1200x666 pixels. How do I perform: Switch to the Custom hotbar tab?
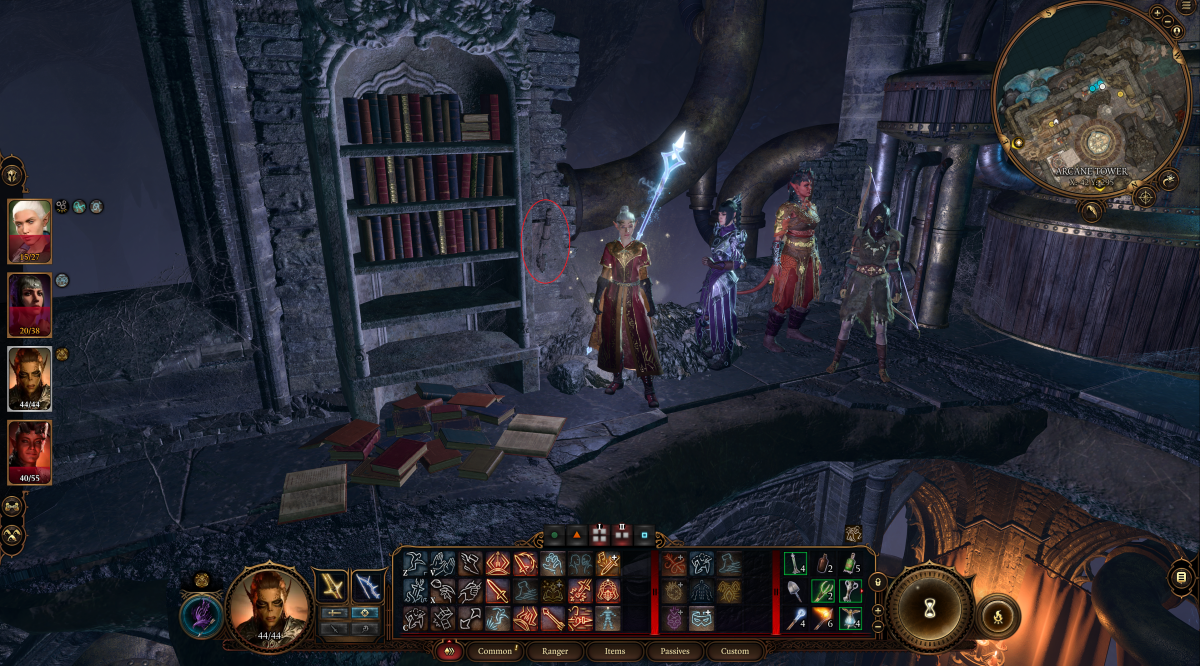click(734, 651)
